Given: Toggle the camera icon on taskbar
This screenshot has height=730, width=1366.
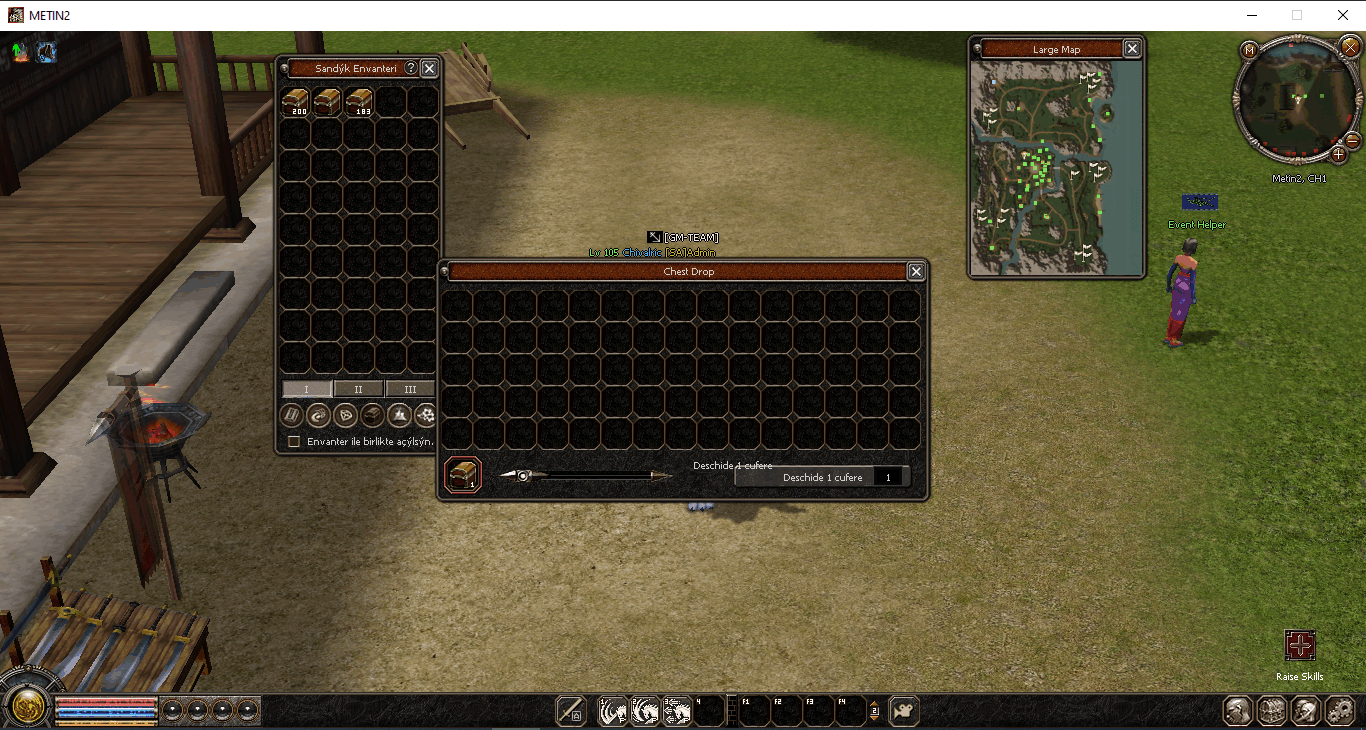Looking at the screenshot, I should pyautogui.click(x=904, y=710).
